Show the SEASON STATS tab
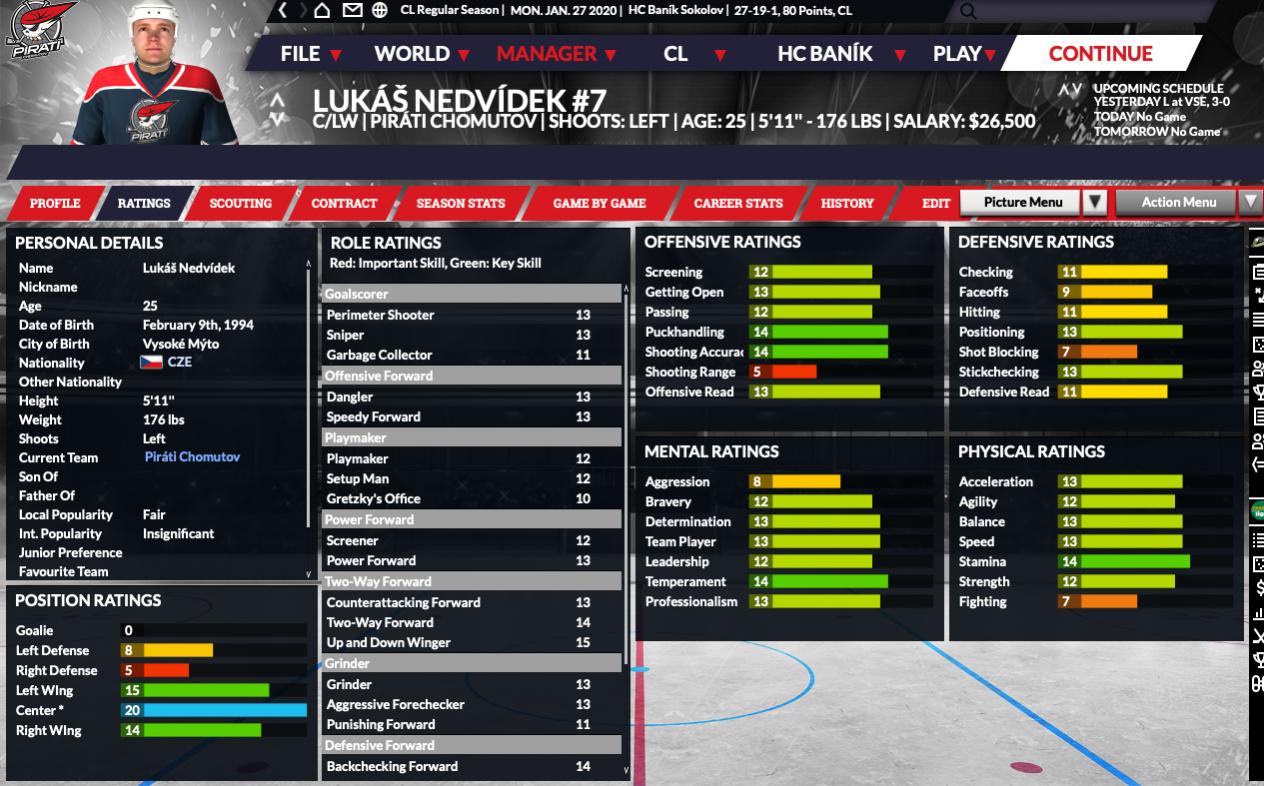The width and height of the screenshot is (1264, 786). [x=460, y=203]
